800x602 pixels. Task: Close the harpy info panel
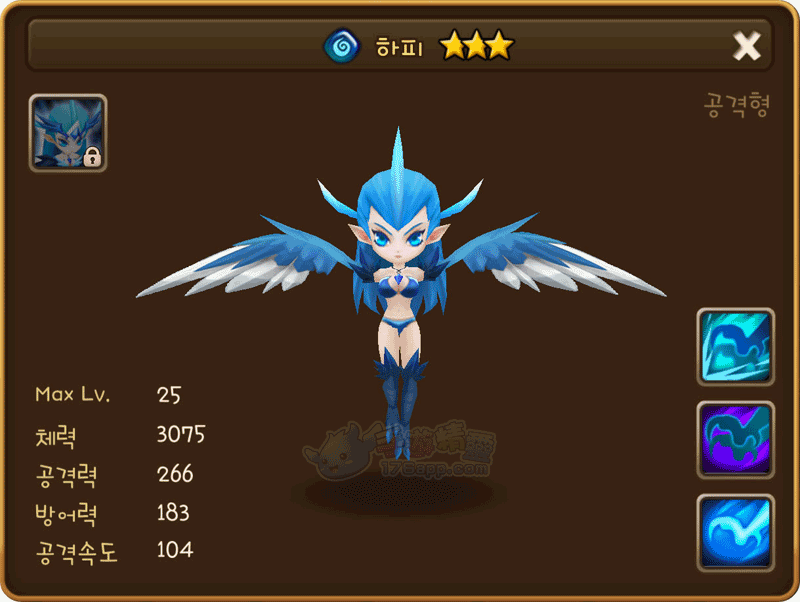tap(747, 46)
